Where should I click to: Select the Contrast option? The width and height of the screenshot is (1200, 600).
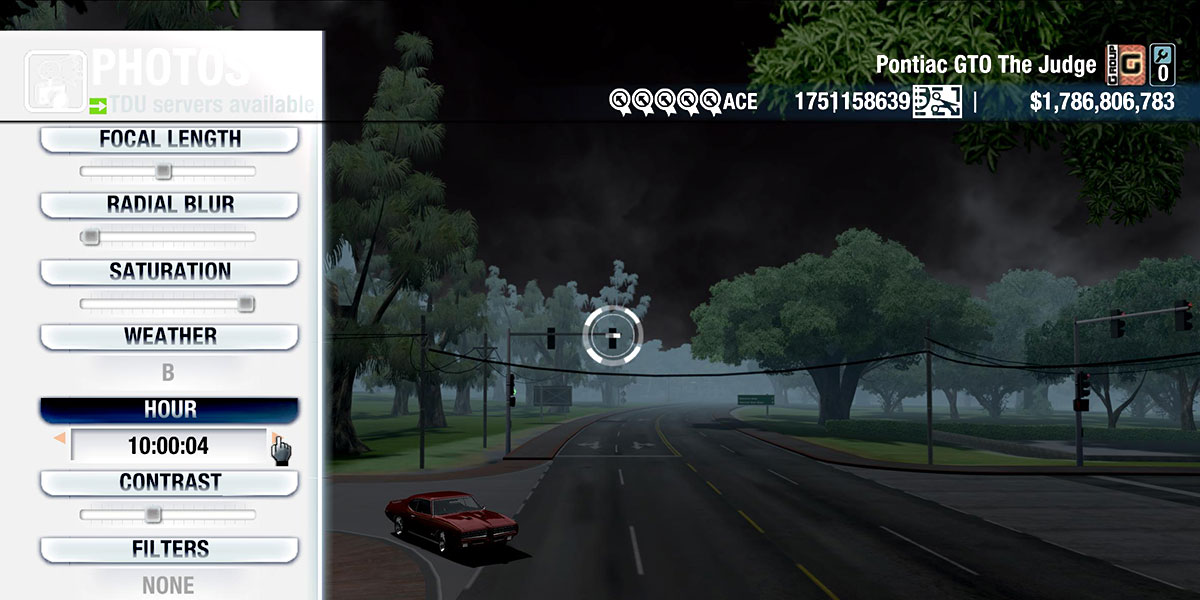169,482
